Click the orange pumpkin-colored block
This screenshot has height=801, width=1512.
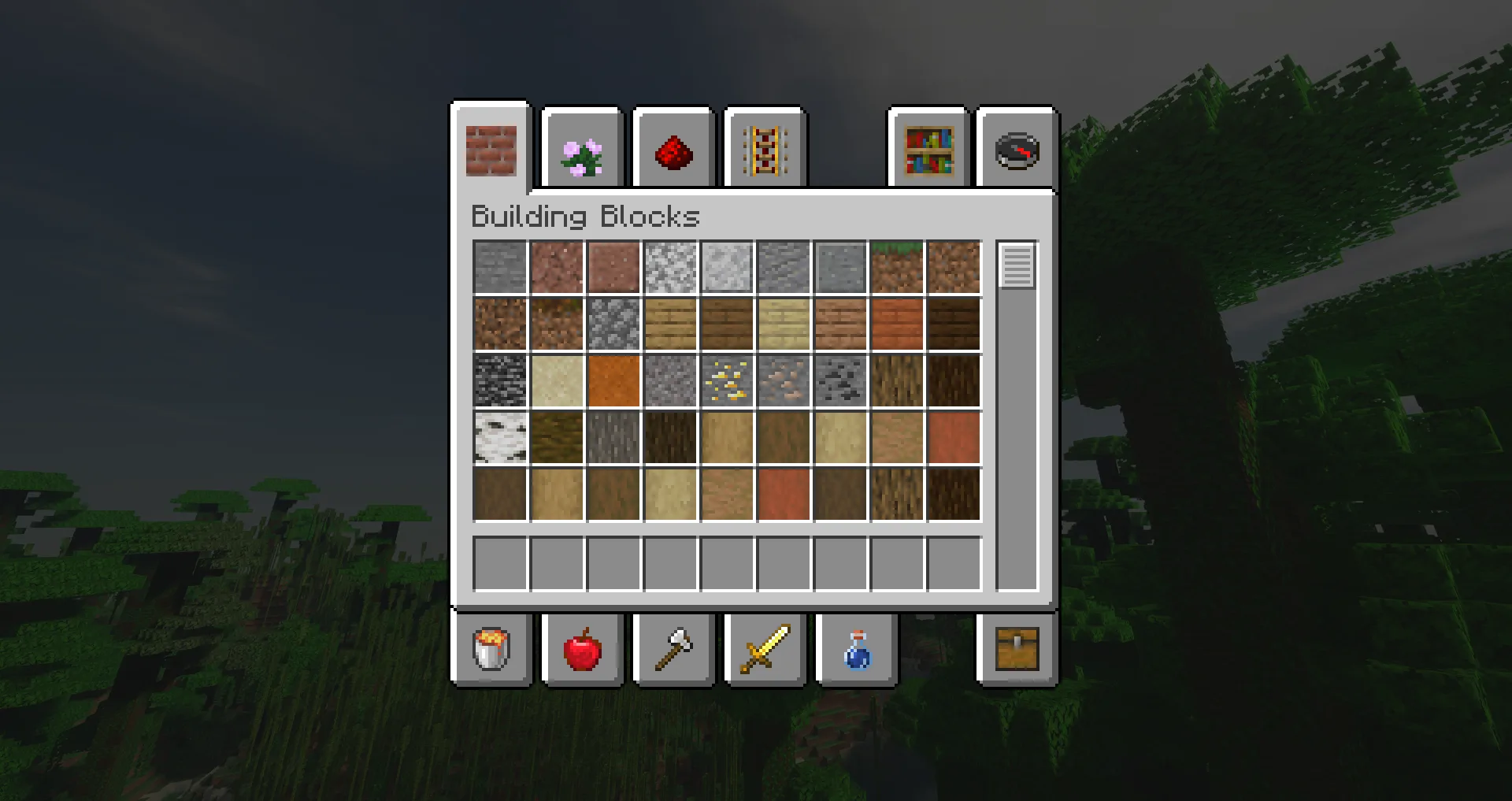click(614, 380)
